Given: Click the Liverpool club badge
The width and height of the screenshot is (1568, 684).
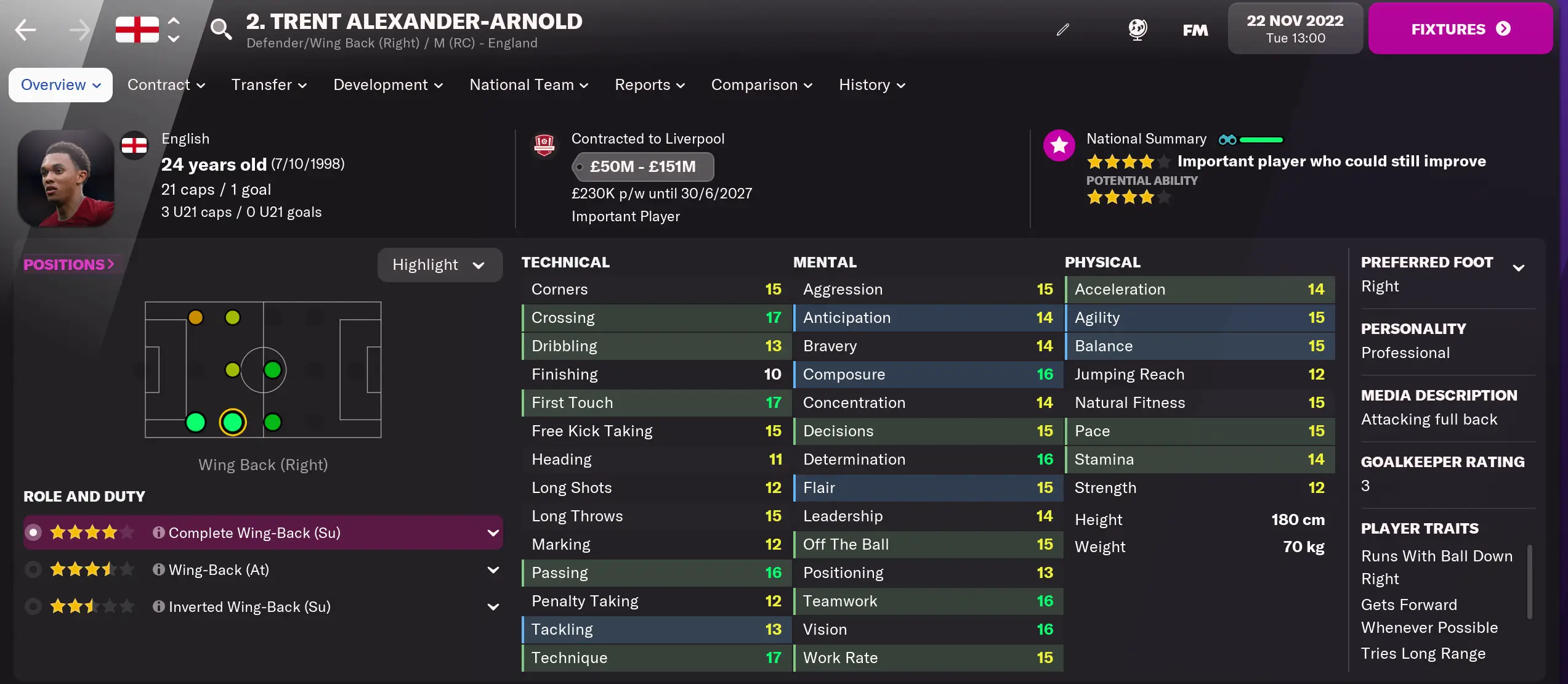Looking at the screenshot, I should click(544, 145).
